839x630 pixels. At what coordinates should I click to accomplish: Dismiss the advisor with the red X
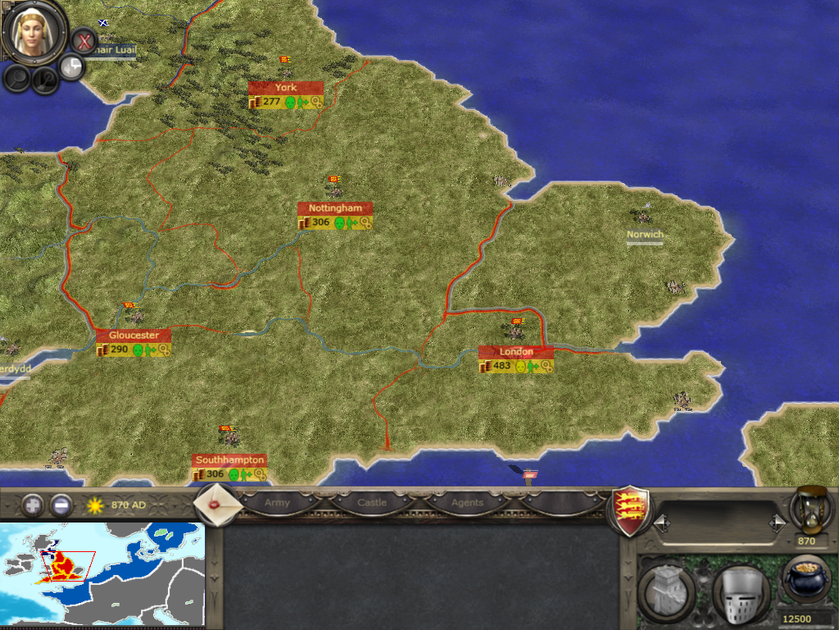tap(85, 41)
